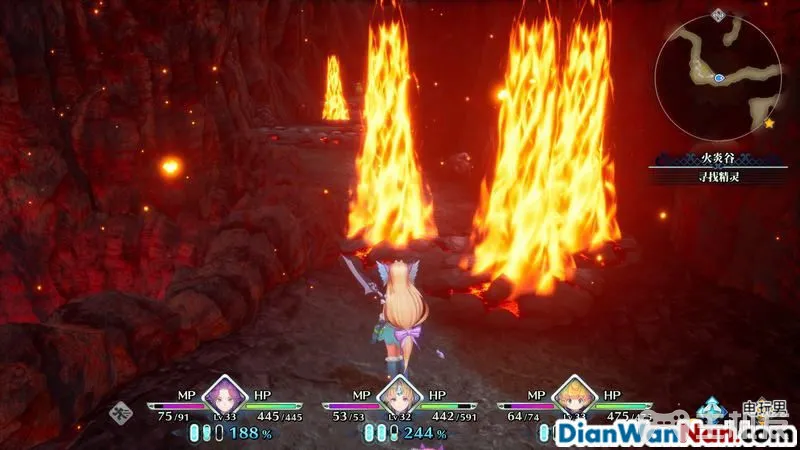Screen dimensions: 800x450
Task: Click the gold star marker on minimap
Action: pyautogui.click(x=769, y=123)
